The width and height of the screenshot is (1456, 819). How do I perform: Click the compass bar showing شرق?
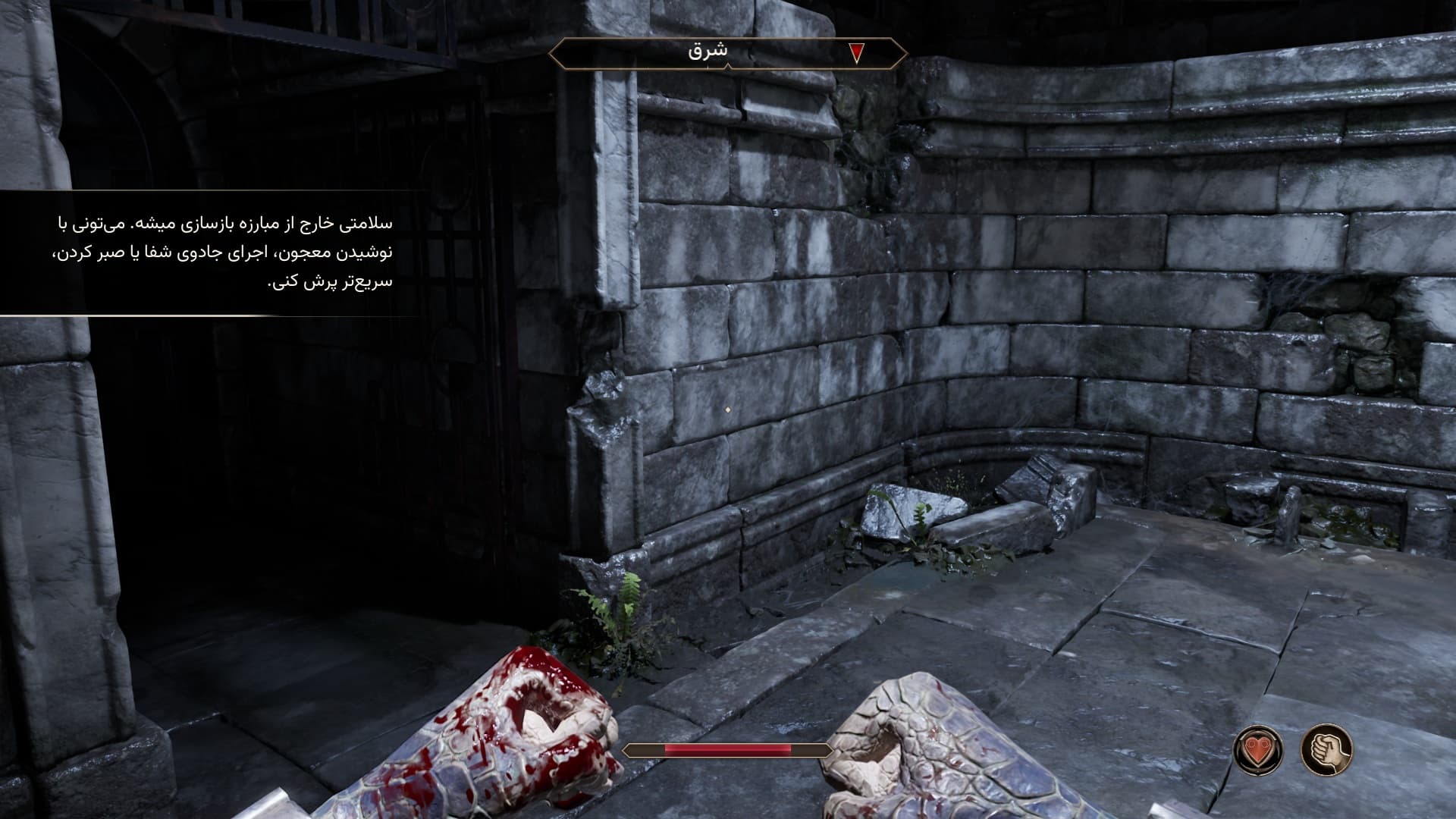[726, 52]
